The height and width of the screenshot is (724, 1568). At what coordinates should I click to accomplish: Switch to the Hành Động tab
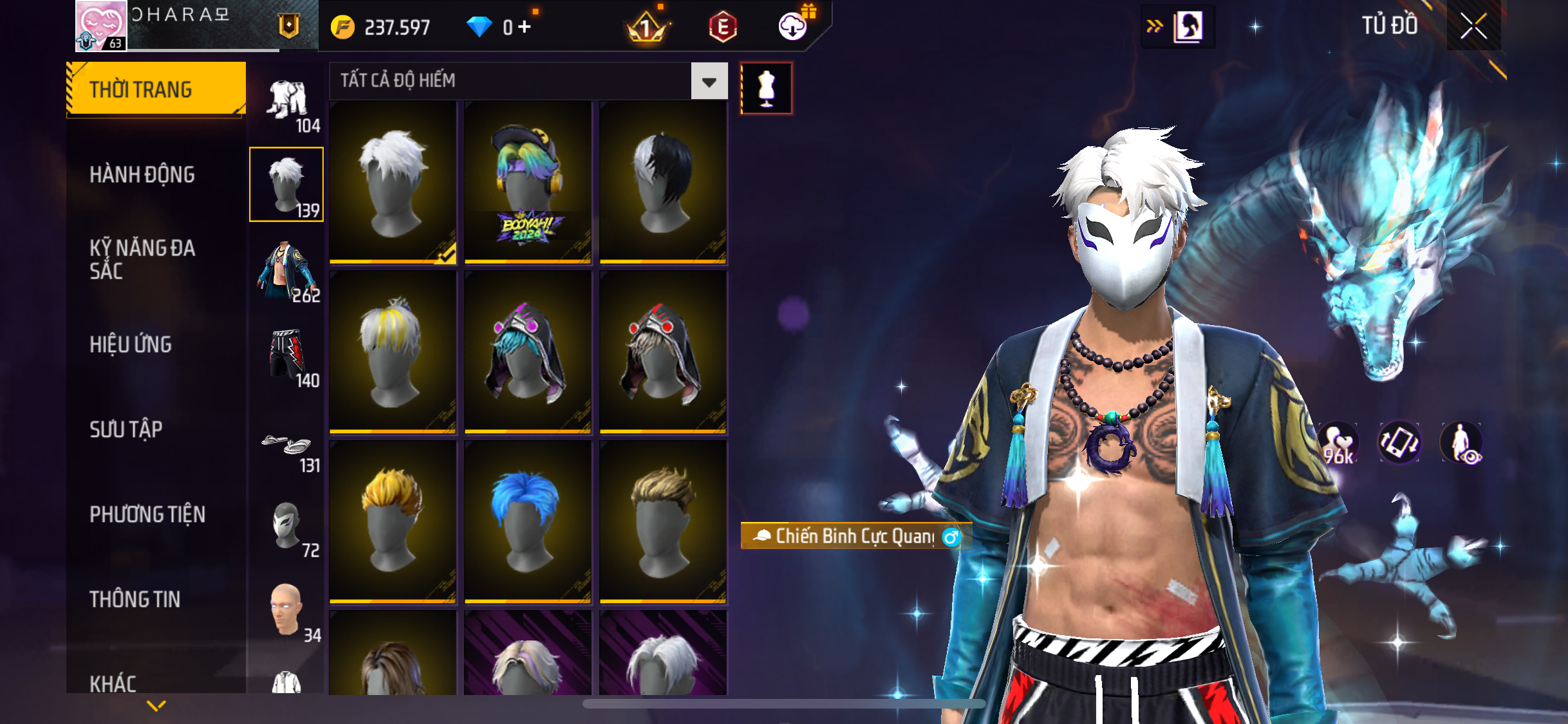(142, 174)
